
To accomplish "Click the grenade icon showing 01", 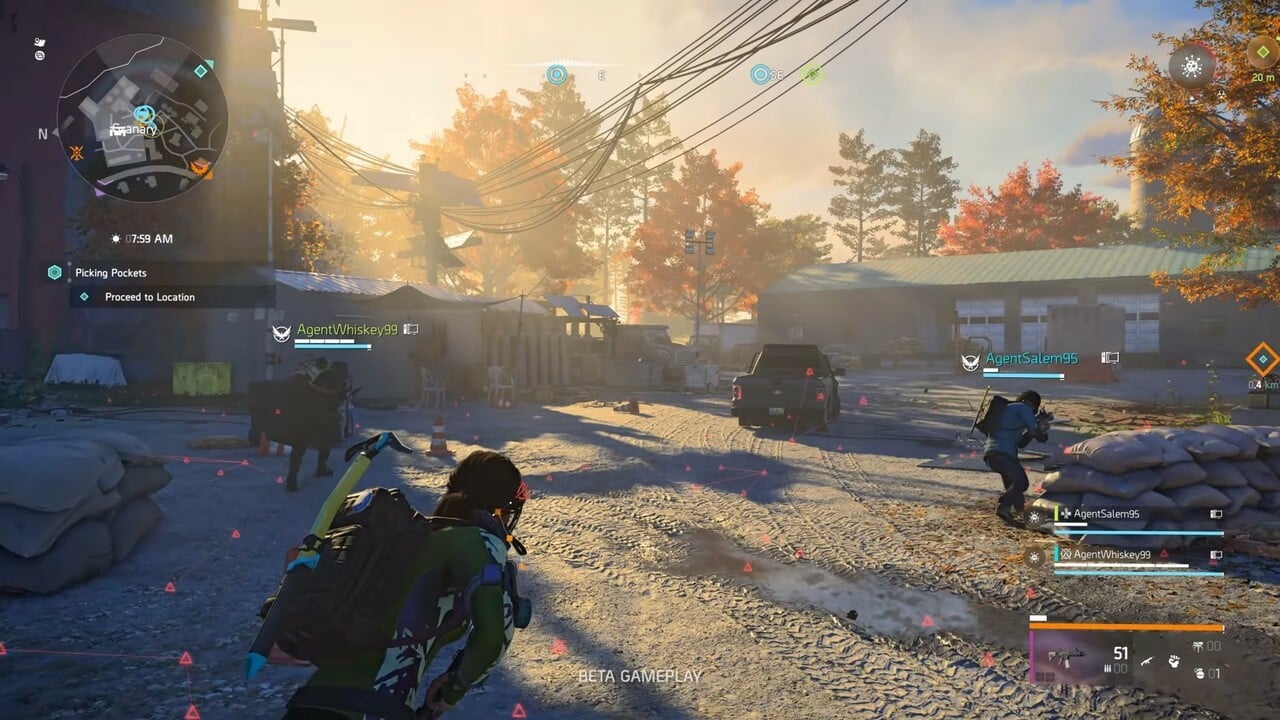I will (1201, 673).
